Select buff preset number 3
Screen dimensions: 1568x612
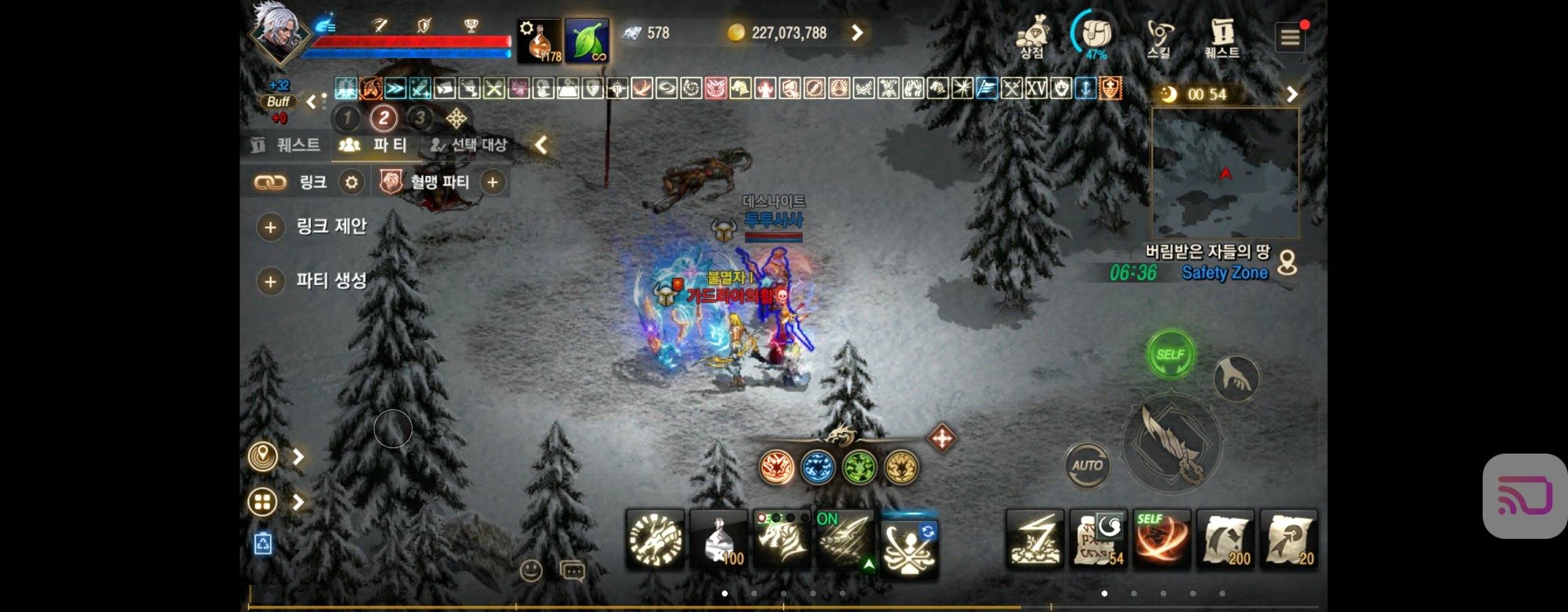420,118
